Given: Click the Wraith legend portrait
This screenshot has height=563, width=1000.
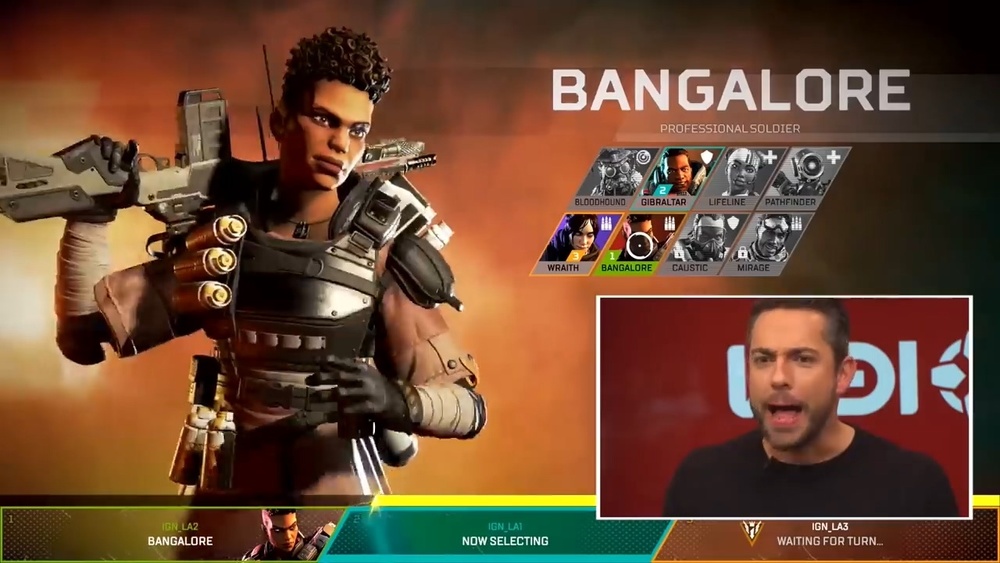Looking at the screenshot, I should coord(569,242).
